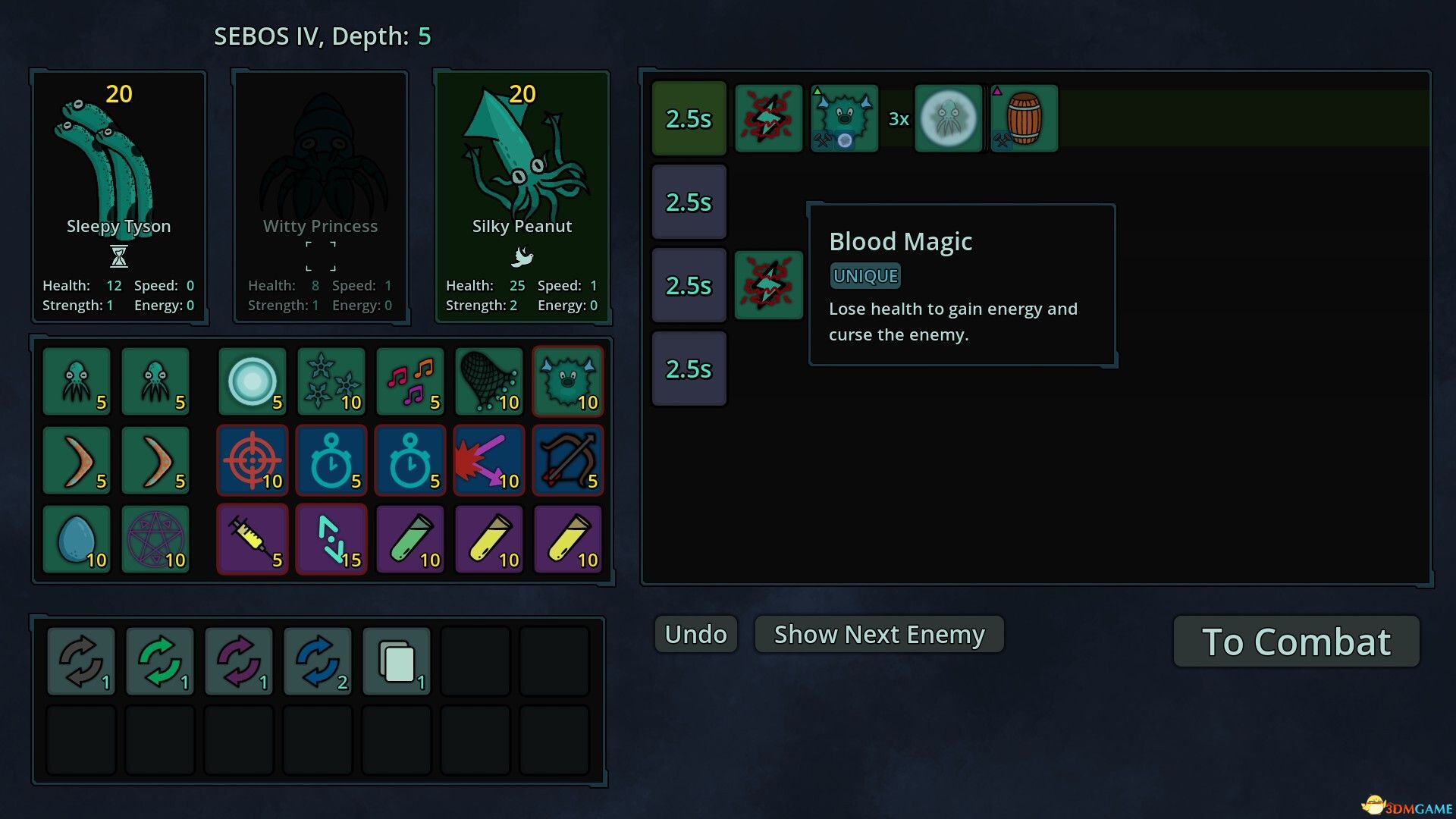The image size is (1456, 819).
Task: Use the green swap arrows item
Action: click(160, 661)
